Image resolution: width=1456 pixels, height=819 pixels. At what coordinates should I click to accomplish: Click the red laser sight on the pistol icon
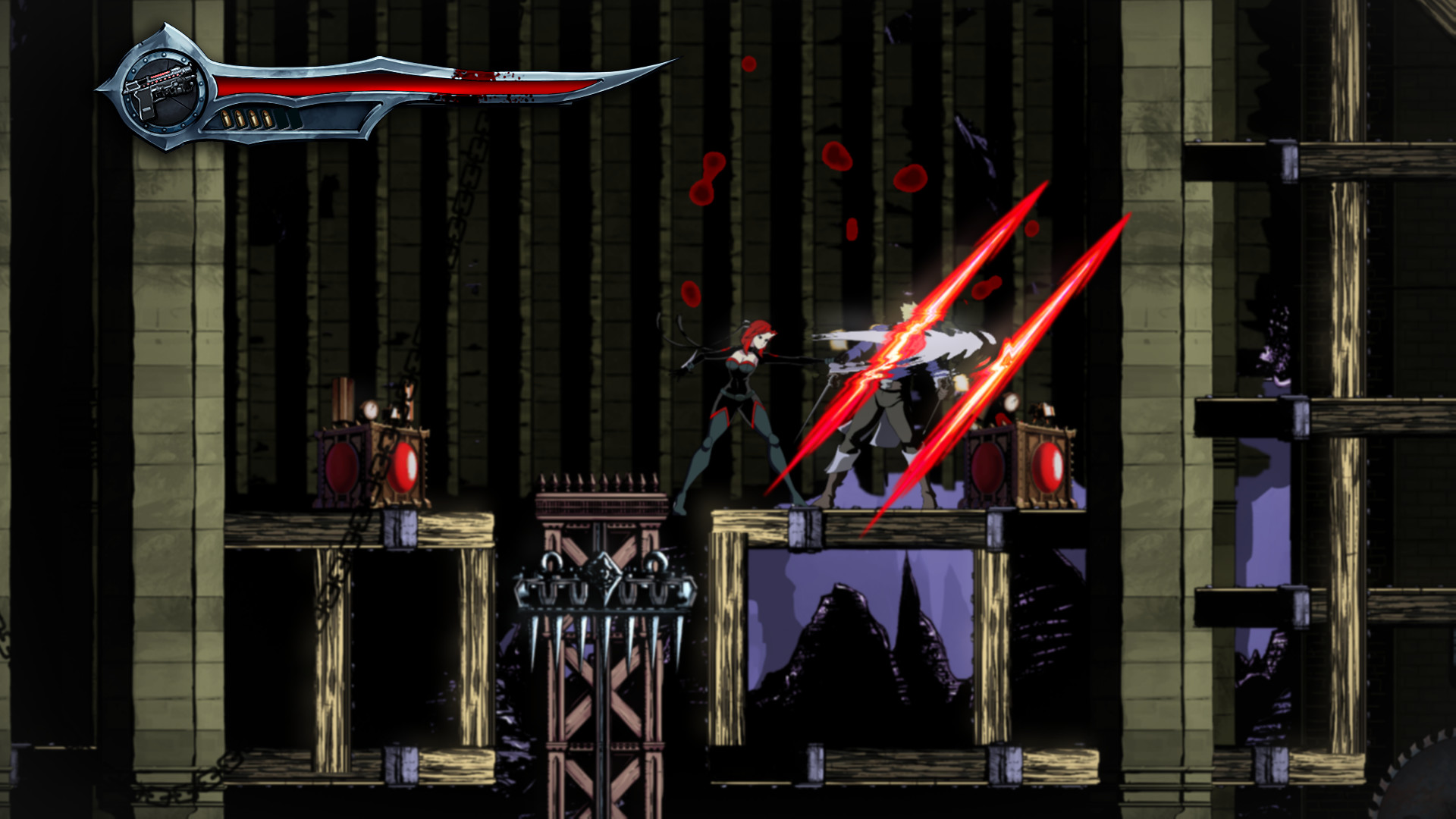click(161, 76)
